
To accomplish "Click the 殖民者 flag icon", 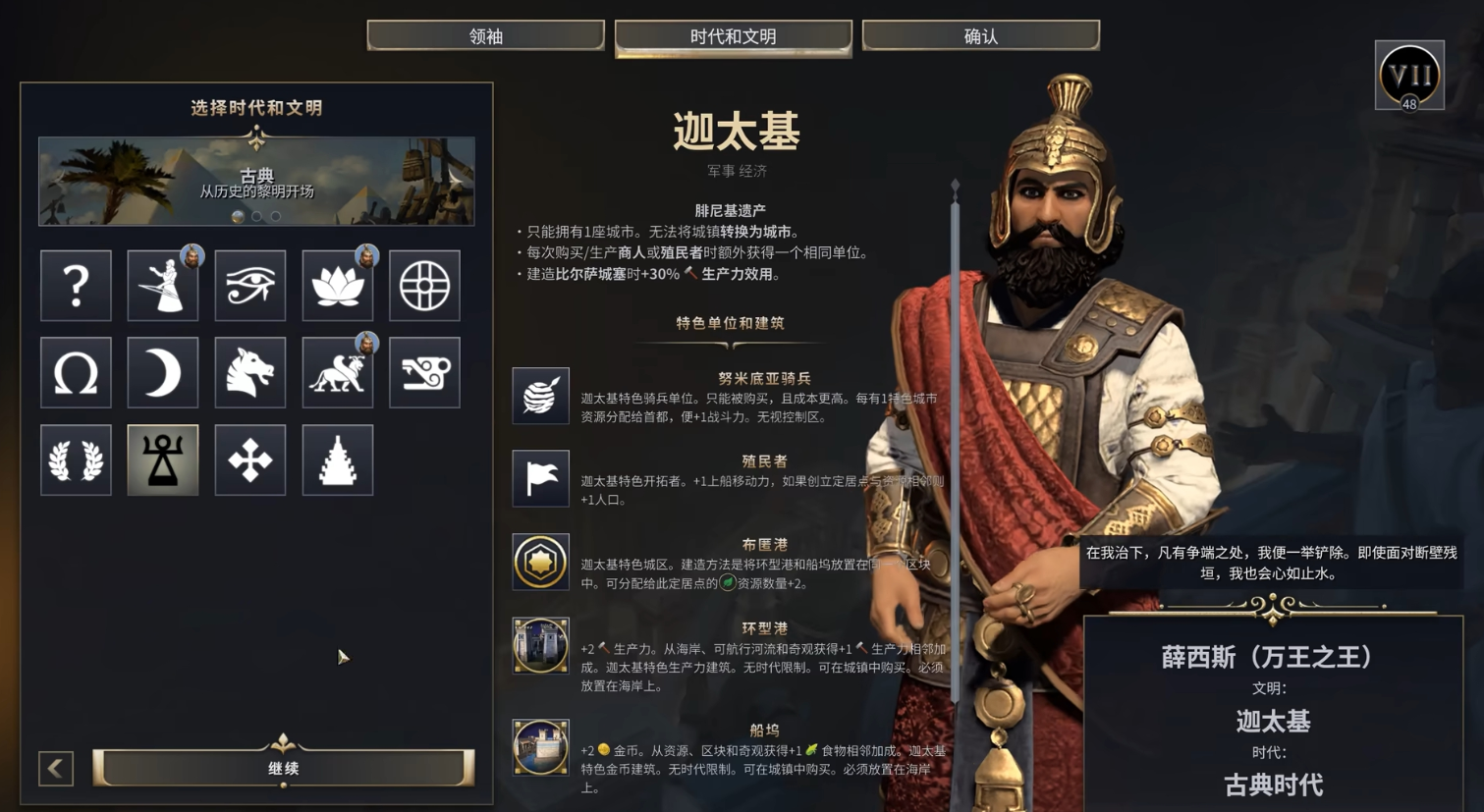I will coord(540,479).
